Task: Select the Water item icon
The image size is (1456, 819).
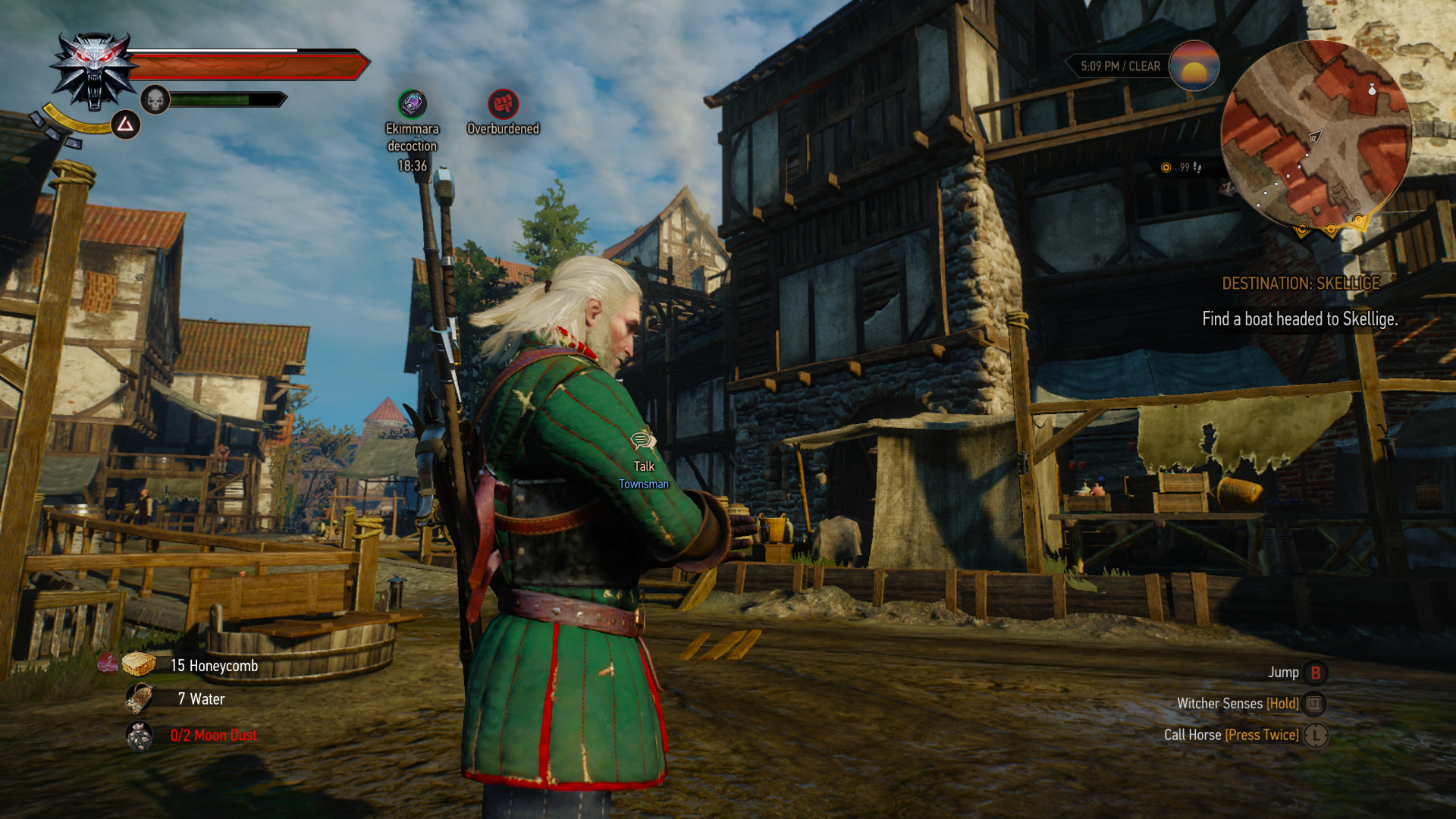Action: [140, 698]
